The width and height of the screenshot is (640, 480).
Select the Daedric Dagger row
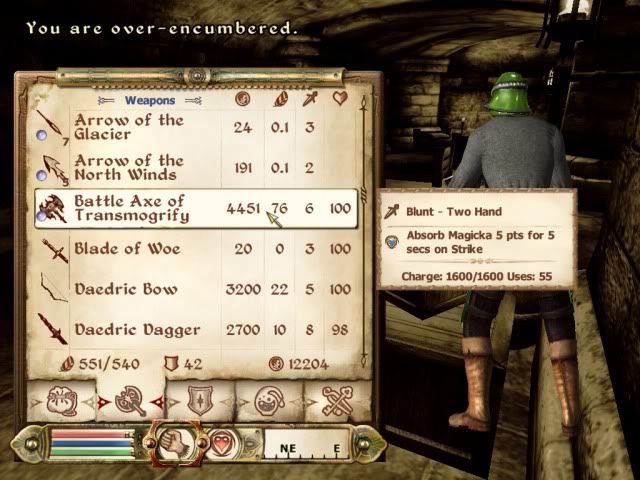(130, 329)
